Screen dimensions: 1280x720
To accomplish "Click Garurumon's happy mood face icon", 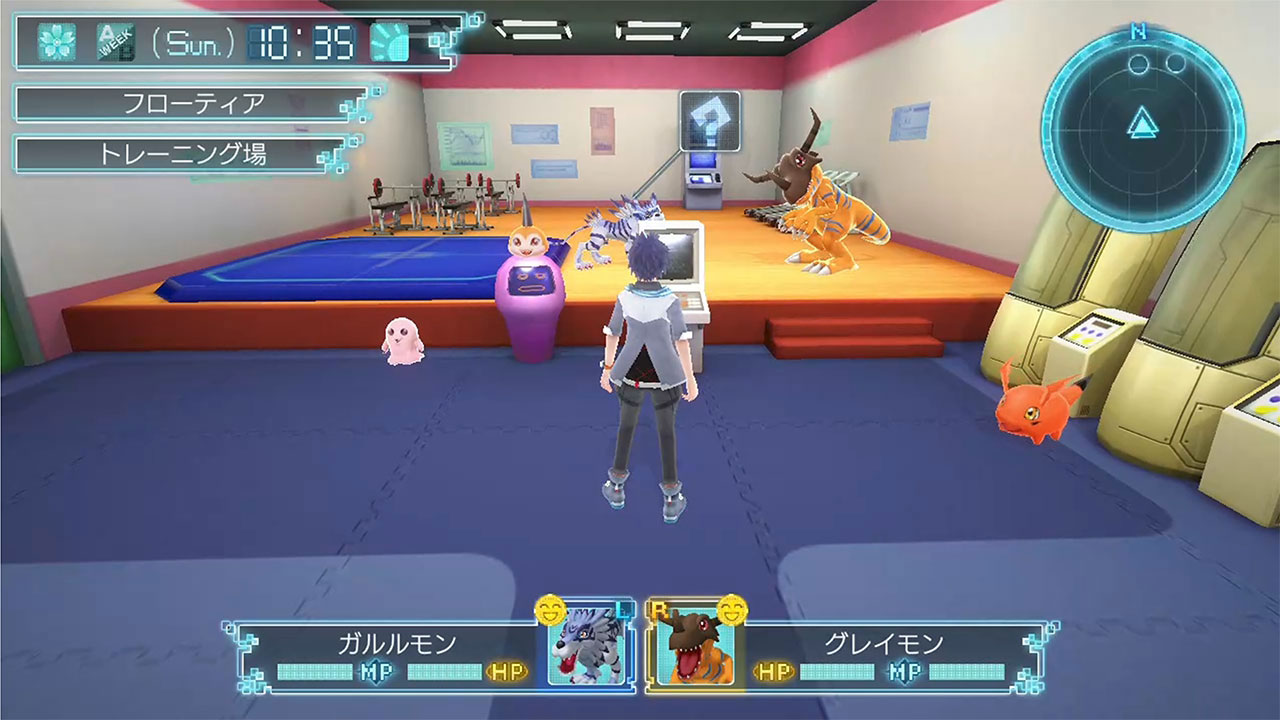I will point(550,608).
